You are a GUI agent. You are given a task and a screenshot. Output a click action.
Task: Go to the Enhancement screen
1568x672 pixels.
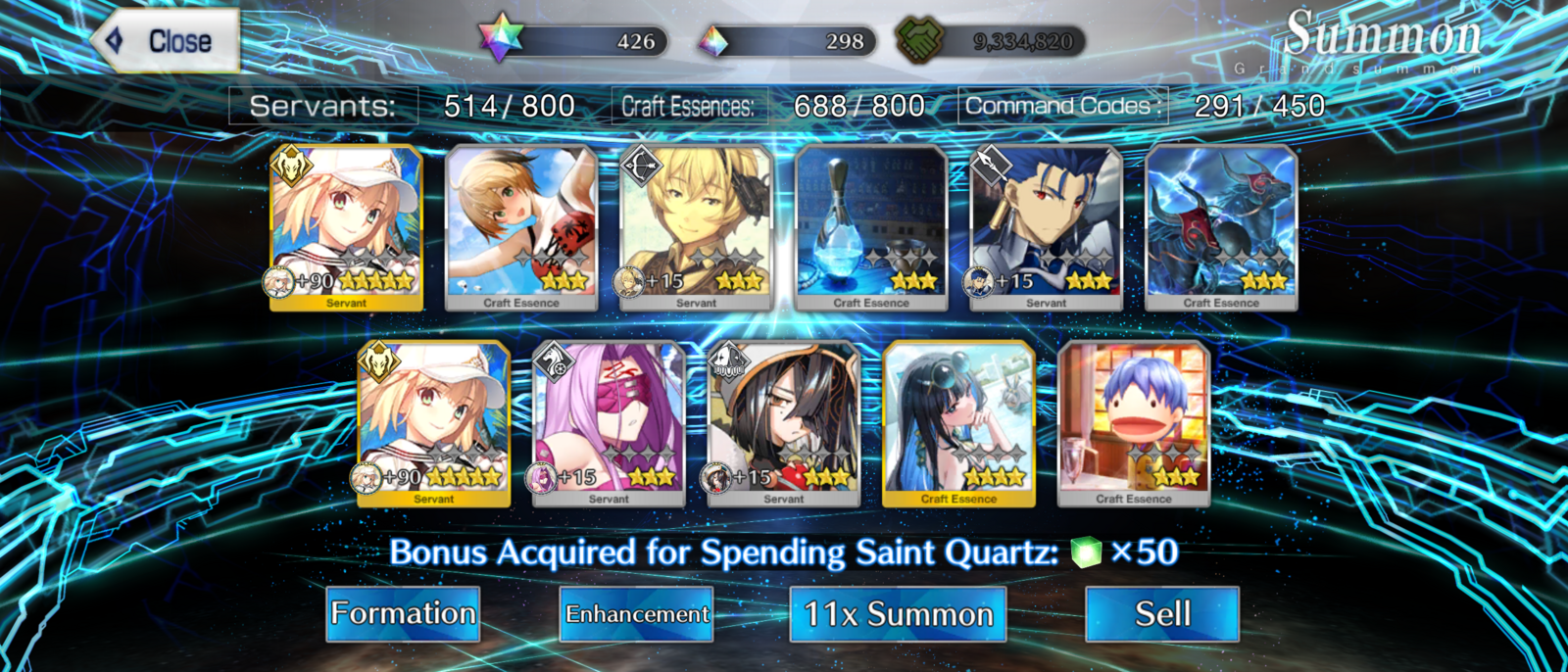(x=636, y=614)
